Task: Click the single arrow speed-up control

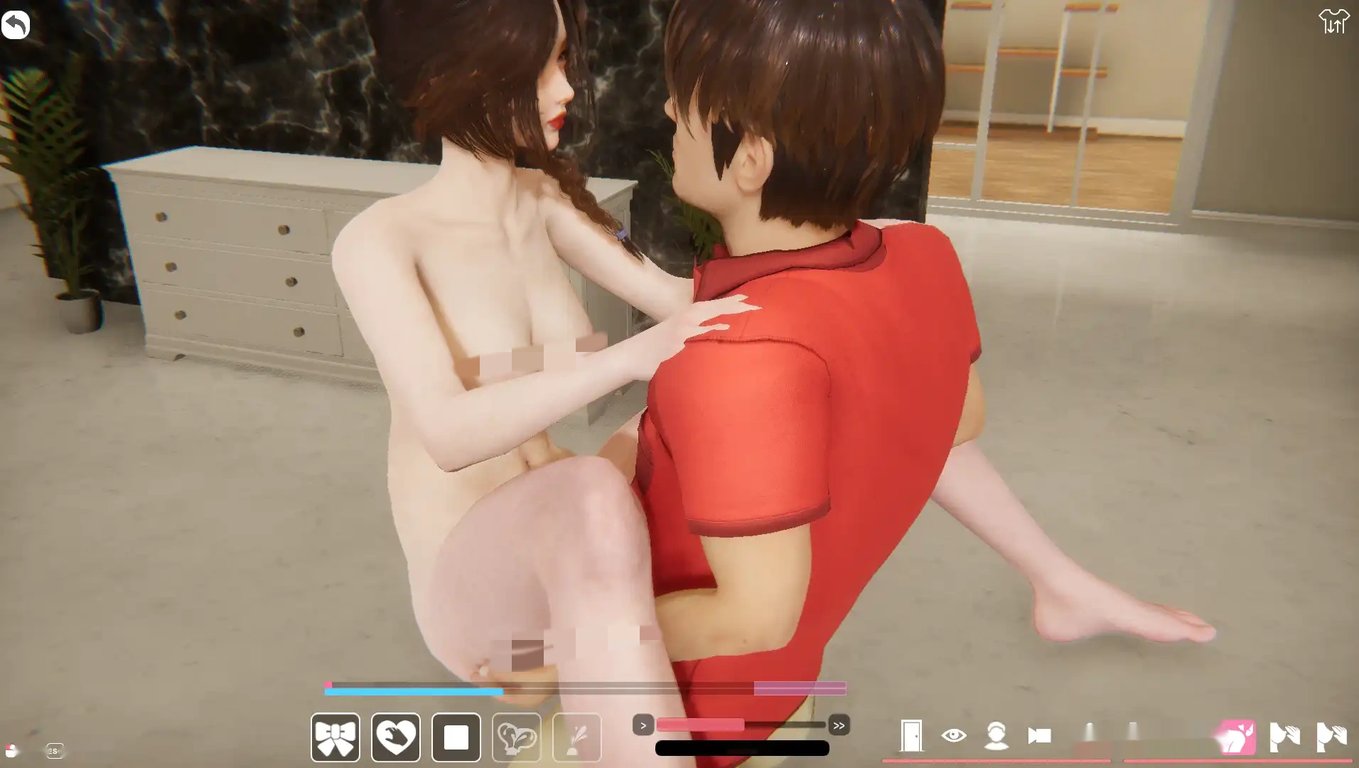Action: [x=643, y=724]
